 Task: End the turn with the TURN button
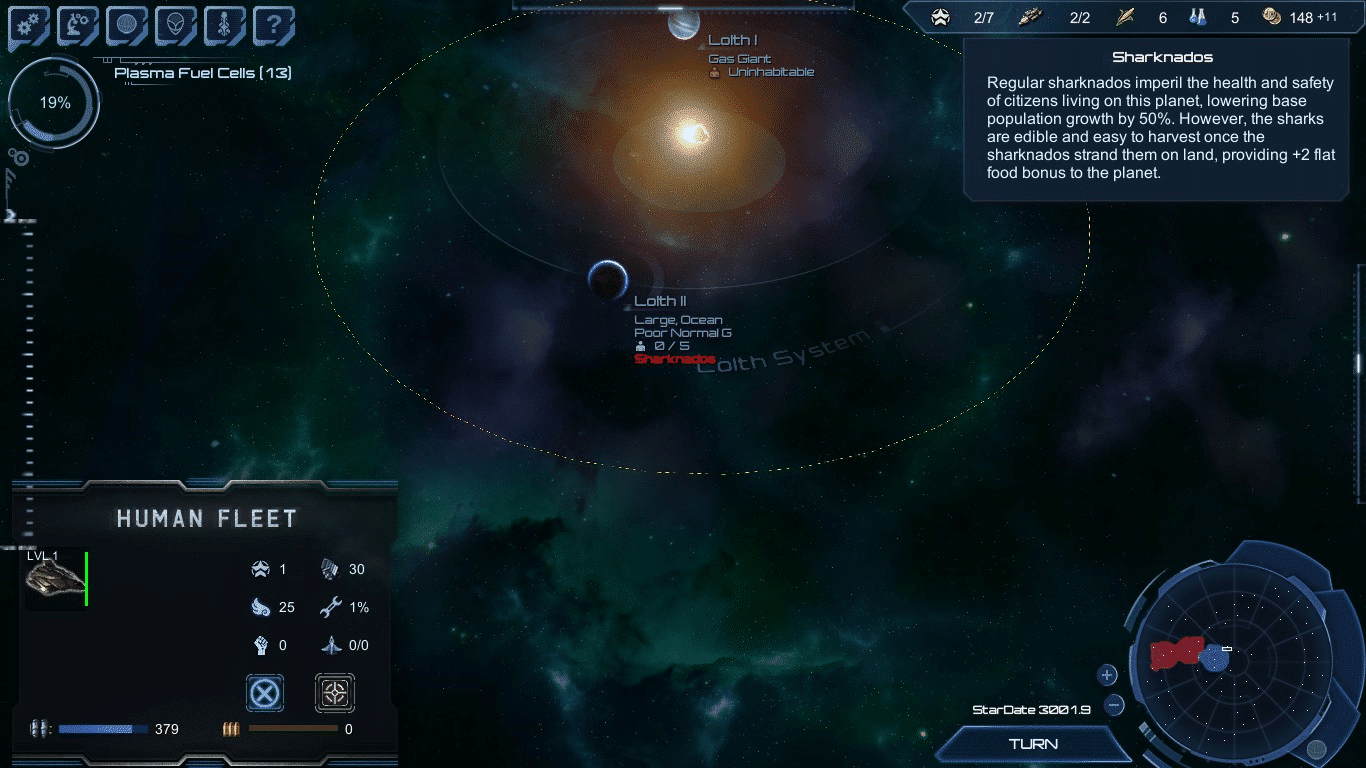click(x=1034, y=744)
